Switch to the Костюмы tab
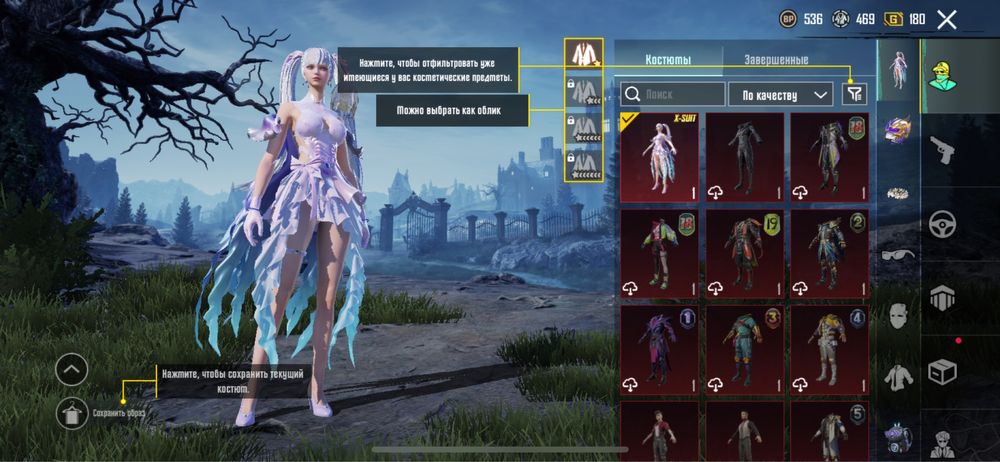1000x462 pixels. coord(667,60)
